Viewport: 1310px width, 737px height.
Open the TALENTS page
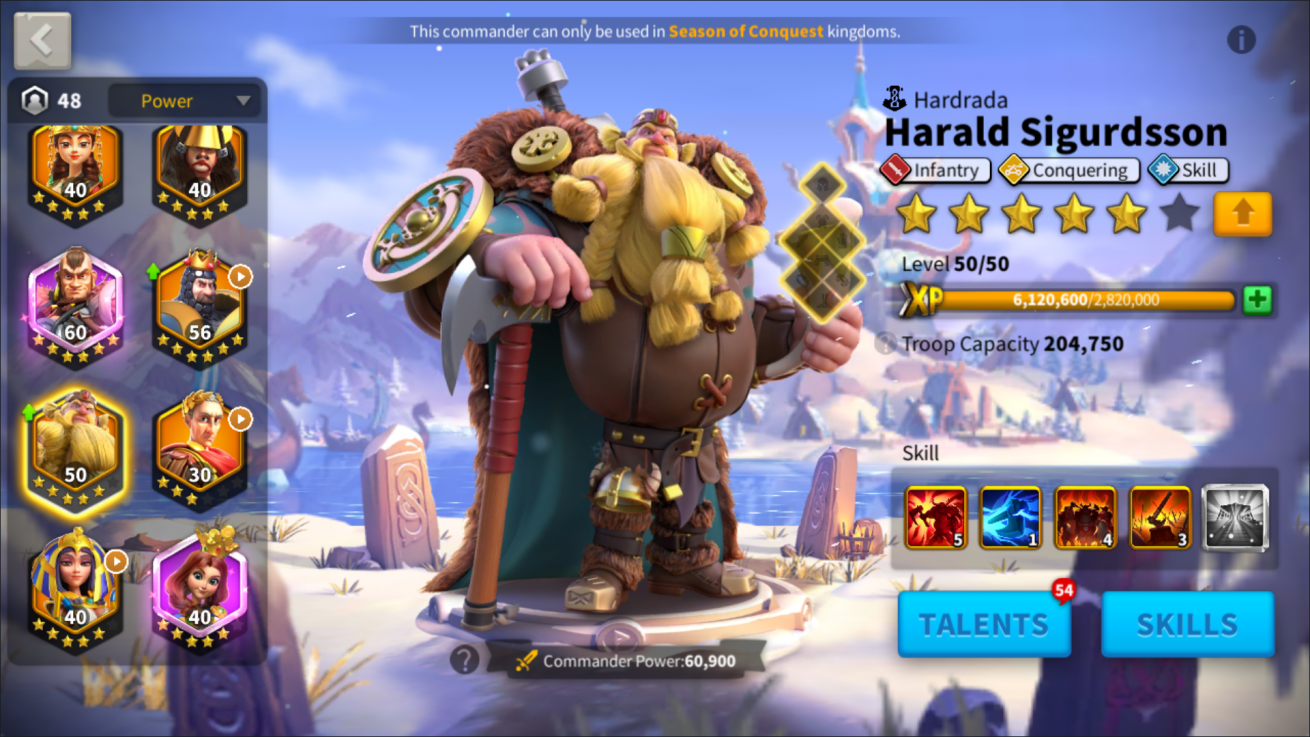[984, 624]
